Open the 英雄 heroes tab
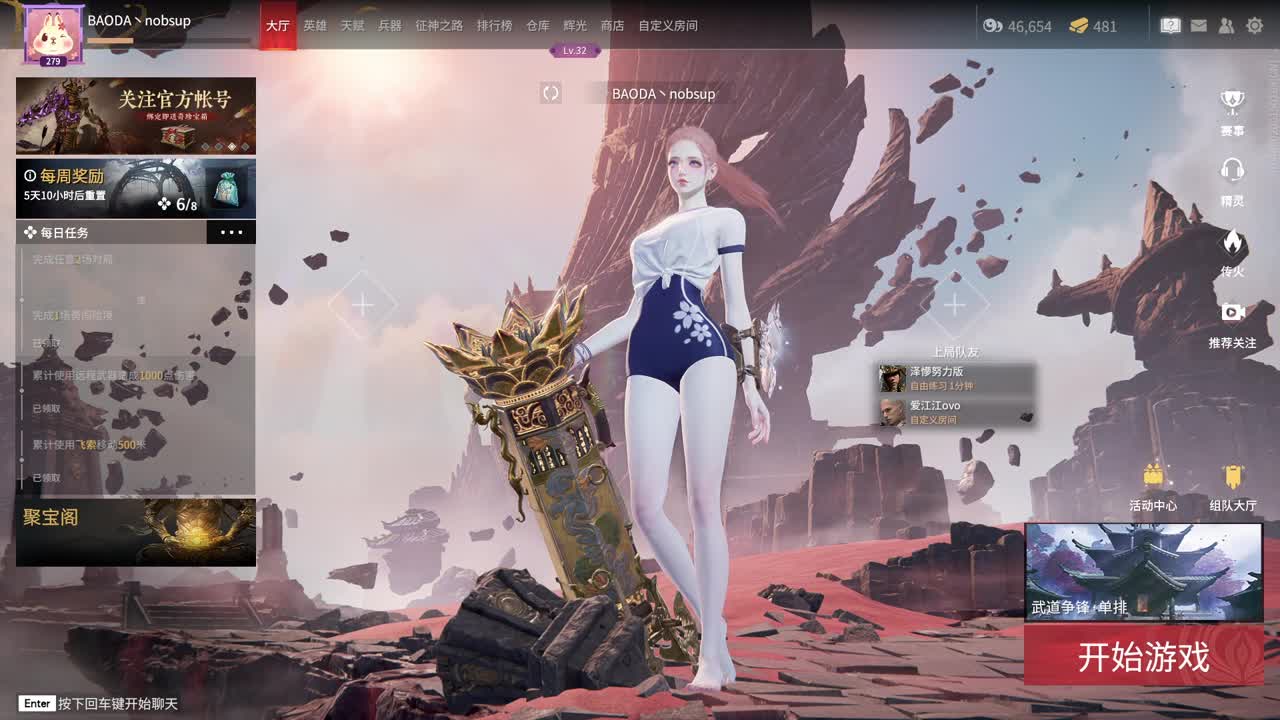 click(316, 26)
